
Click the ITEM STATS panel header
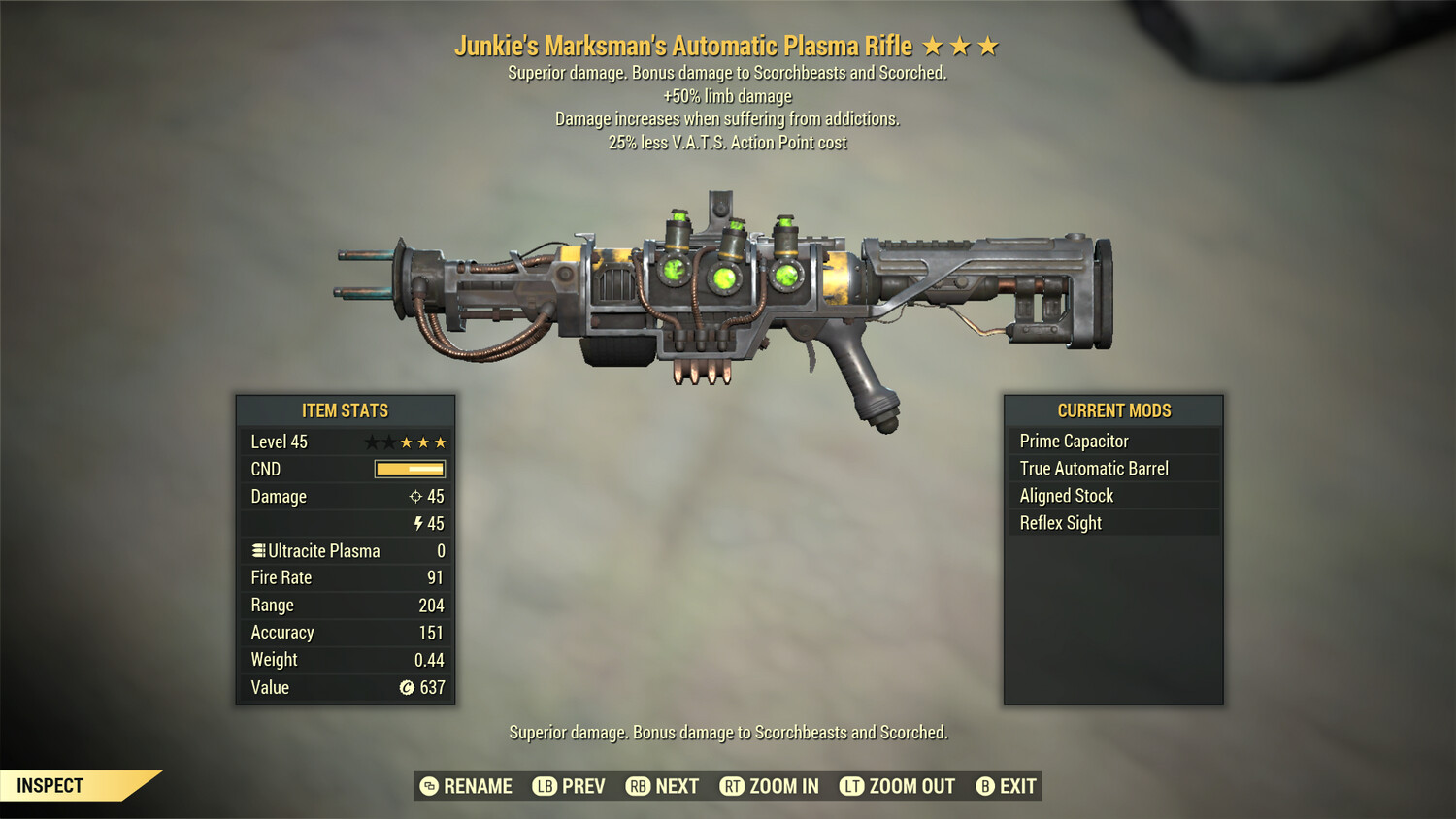point(345,410)
